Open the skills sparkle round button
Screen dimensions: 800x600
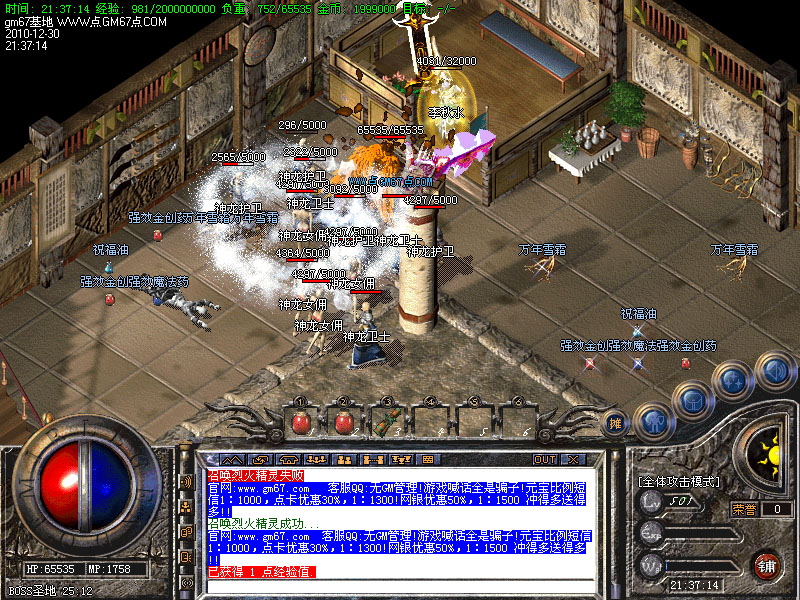(x=735, y=380)
